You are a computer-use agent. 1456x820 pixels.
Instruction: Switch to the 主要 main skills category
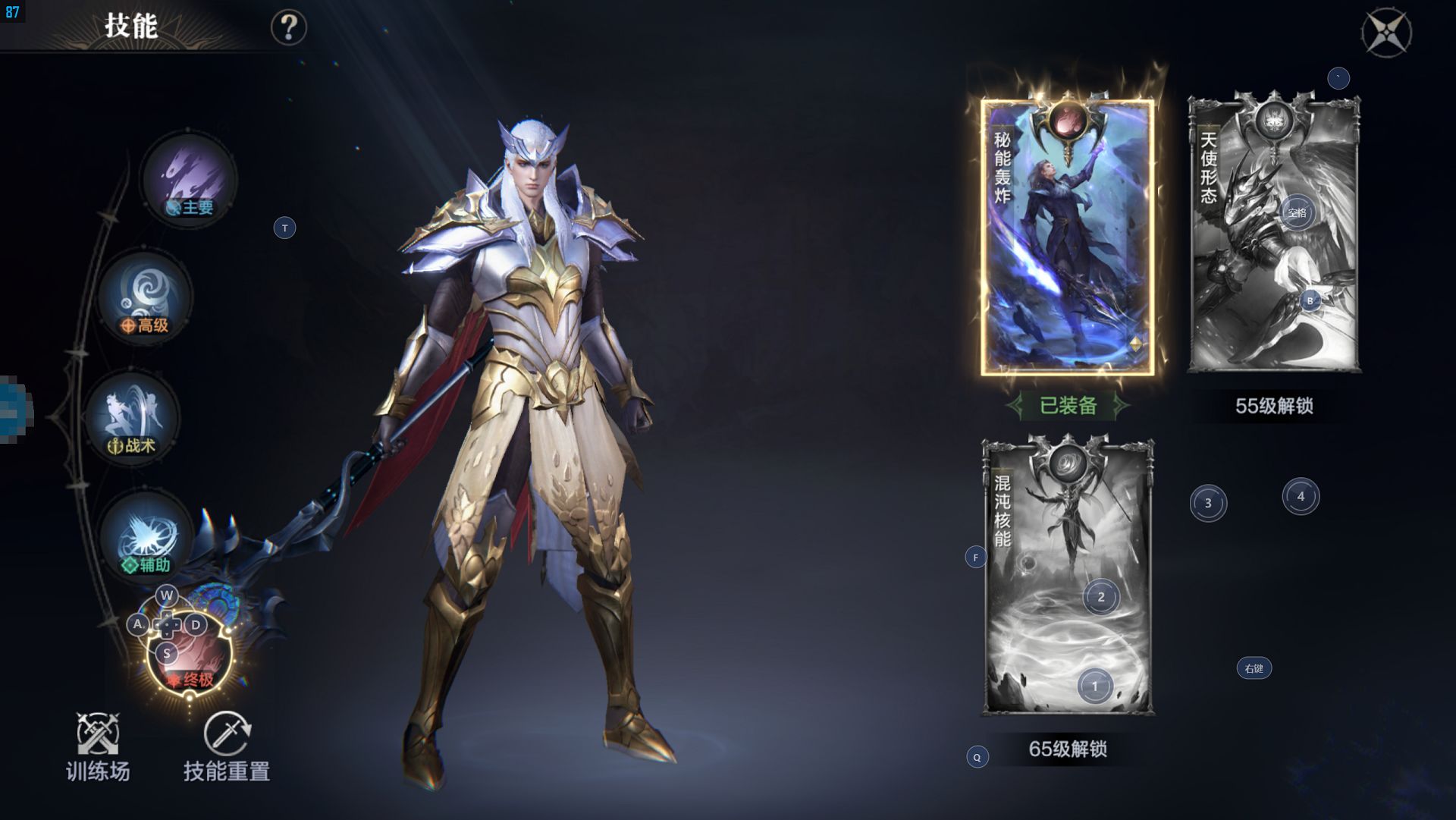pyautogui.click(x=190, y=181)
